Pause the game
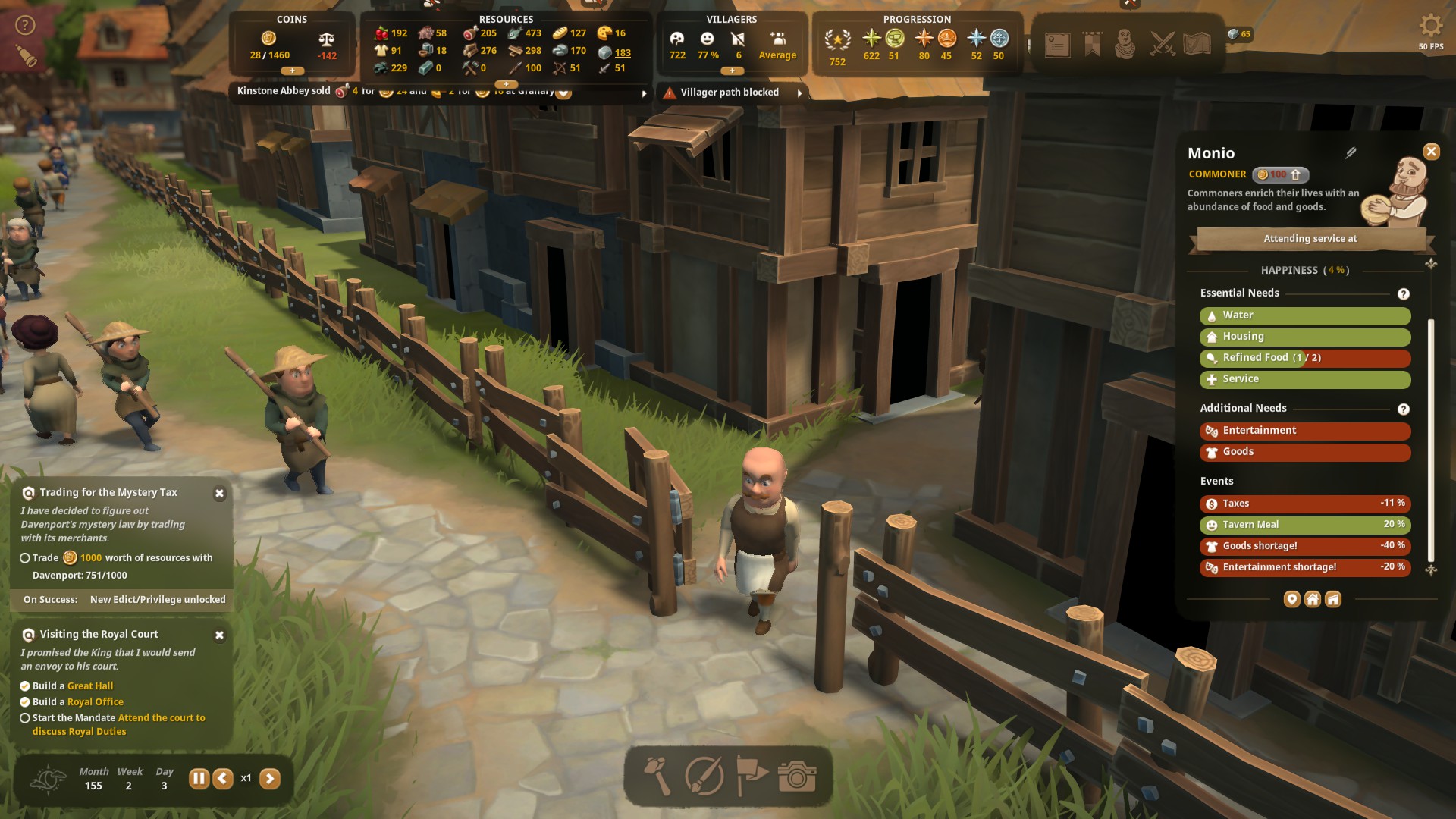 (x=199, y=778)
